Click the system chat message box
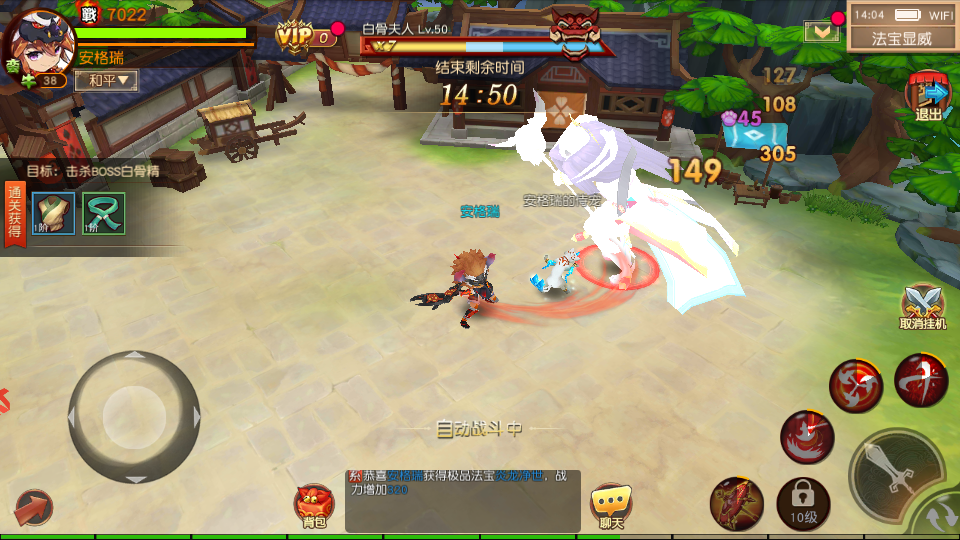This screenshot has height=540, width=960. coord(462,500)
